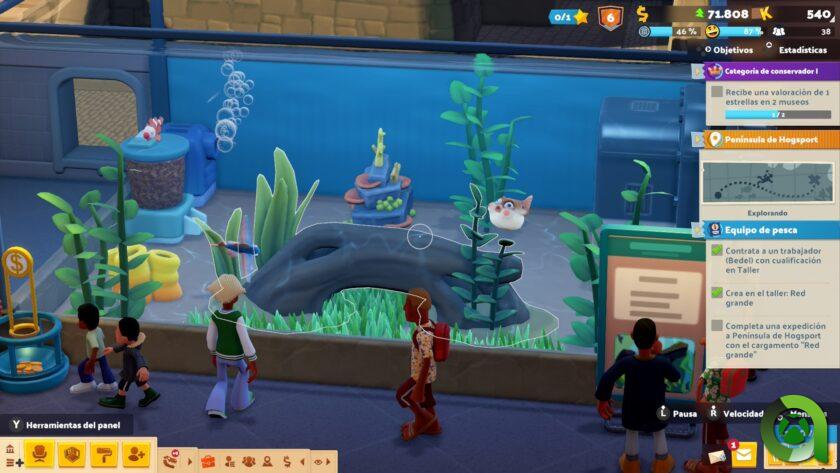Click the orange level 6 badge
The image size is (840, 473).
click(x=609, y=16)
